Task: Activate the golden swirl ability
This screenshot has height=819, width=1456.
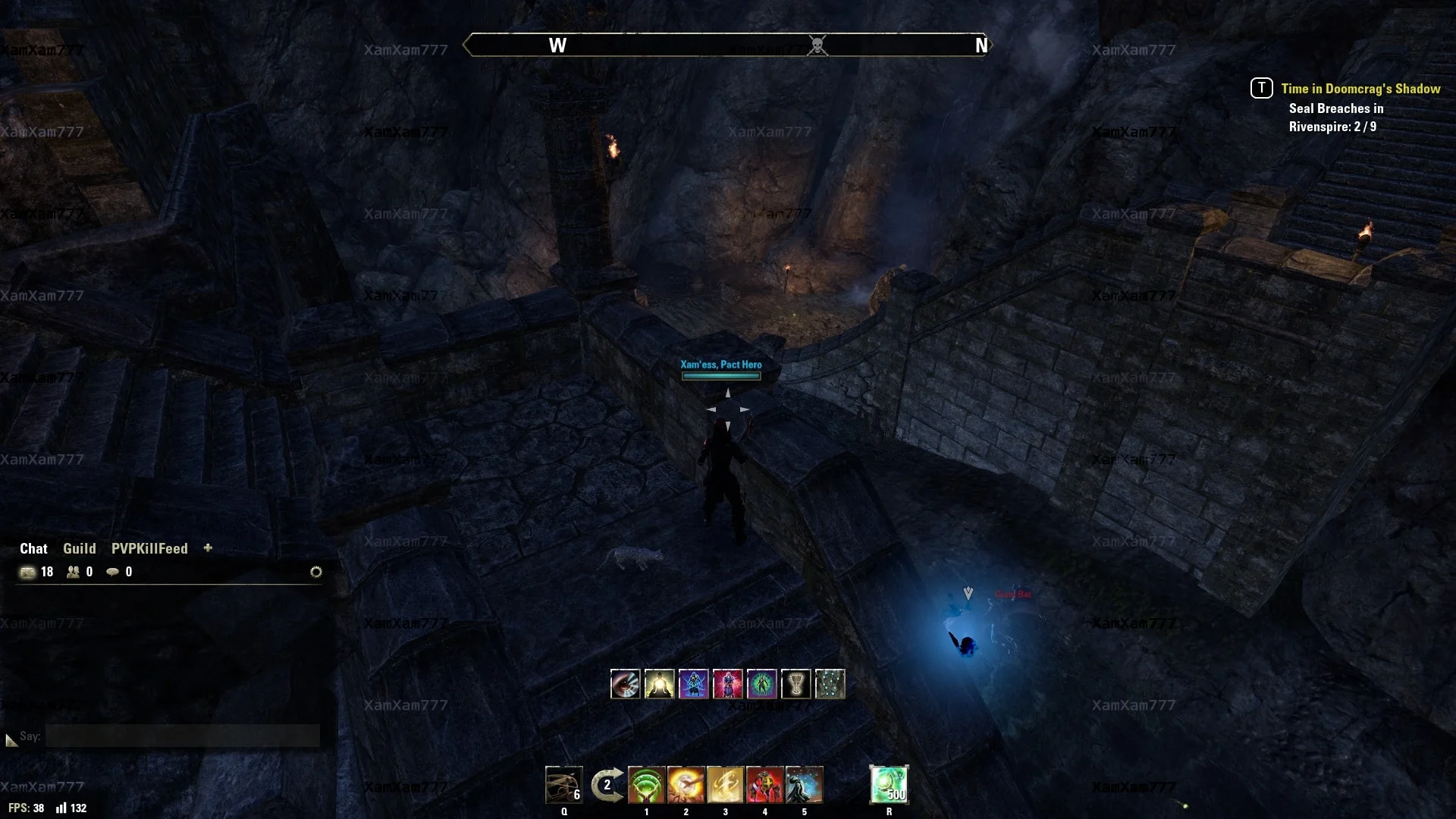Action: pos(725,785)
